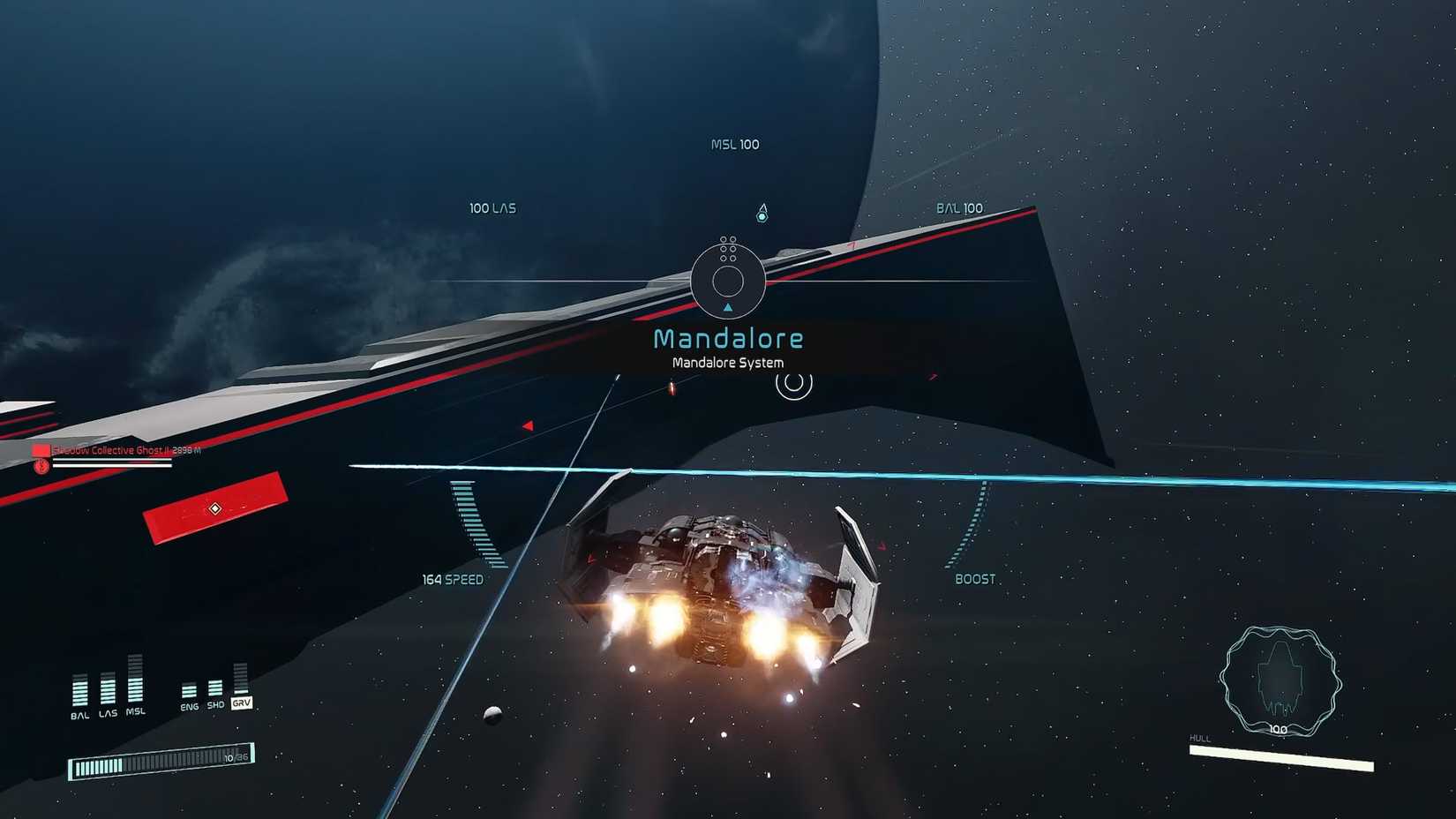The height and width of the screenshot is (819, 1456).
Task: Expand the Mandalore planet info panel
Action: pyautogui.click(x=729, y=349)
